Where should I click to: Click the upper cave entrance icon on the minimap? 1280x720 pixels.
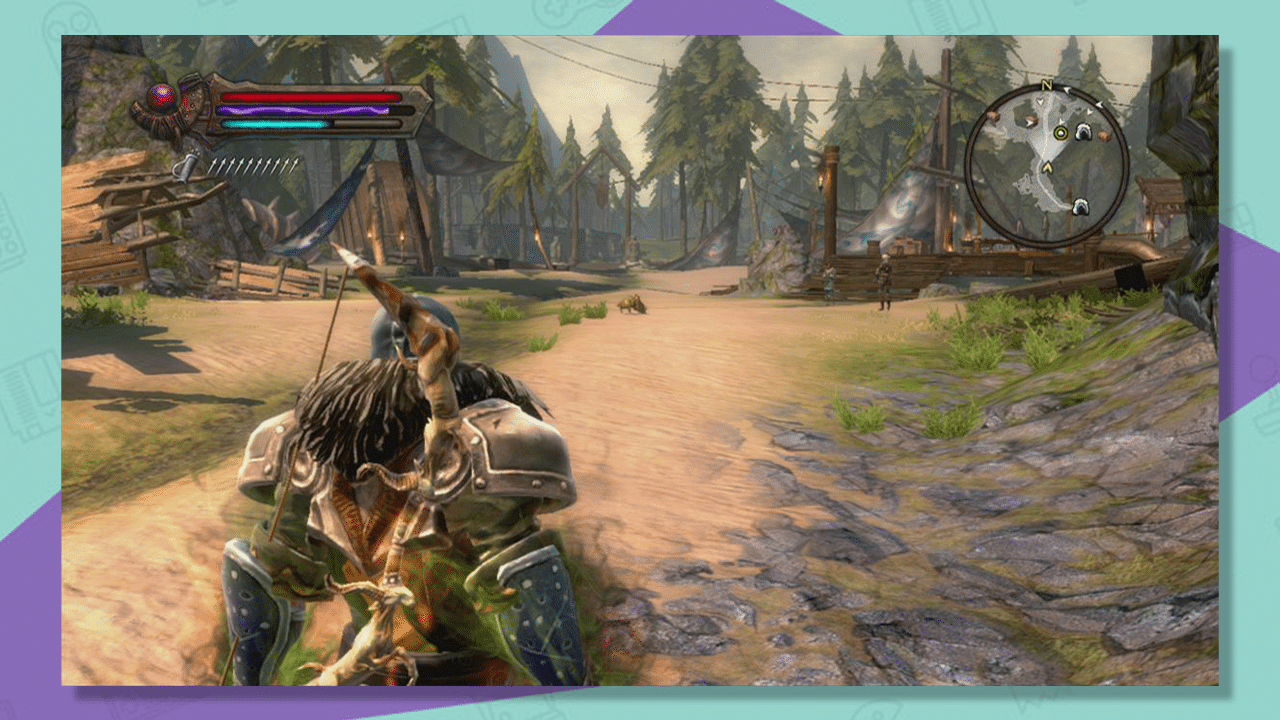click(1082, 132)
